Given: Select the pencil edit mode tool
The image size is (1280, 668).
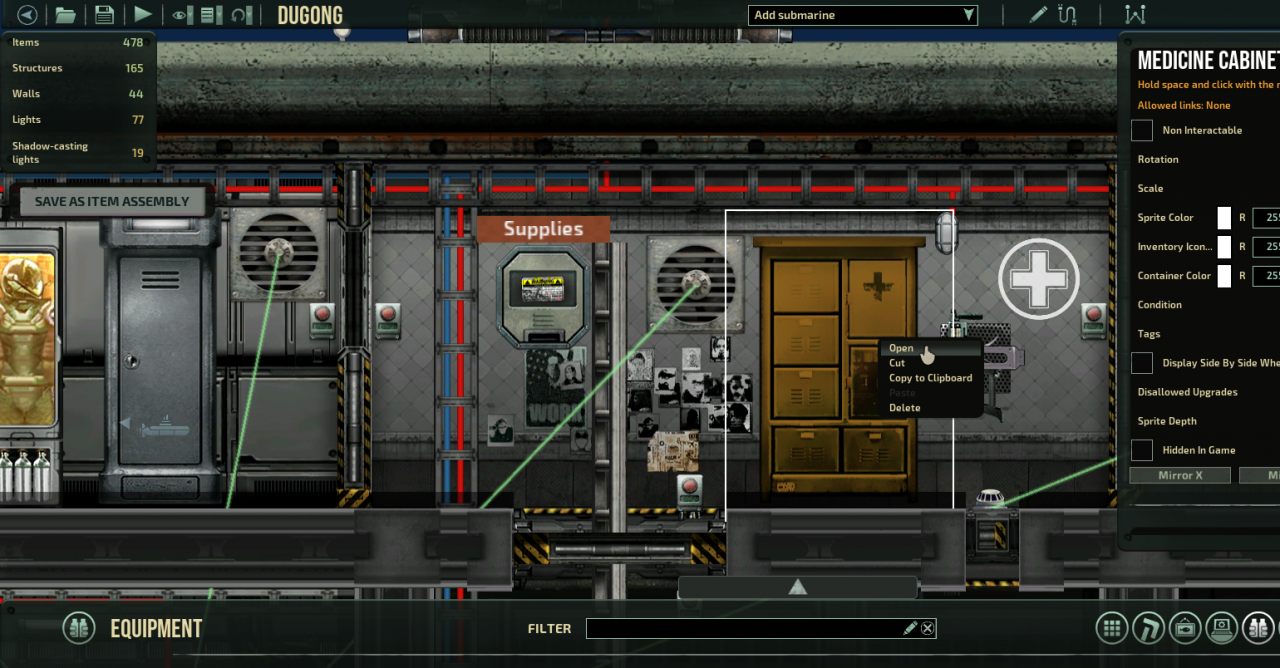Looking at the screenshot, I should 1039,15.
